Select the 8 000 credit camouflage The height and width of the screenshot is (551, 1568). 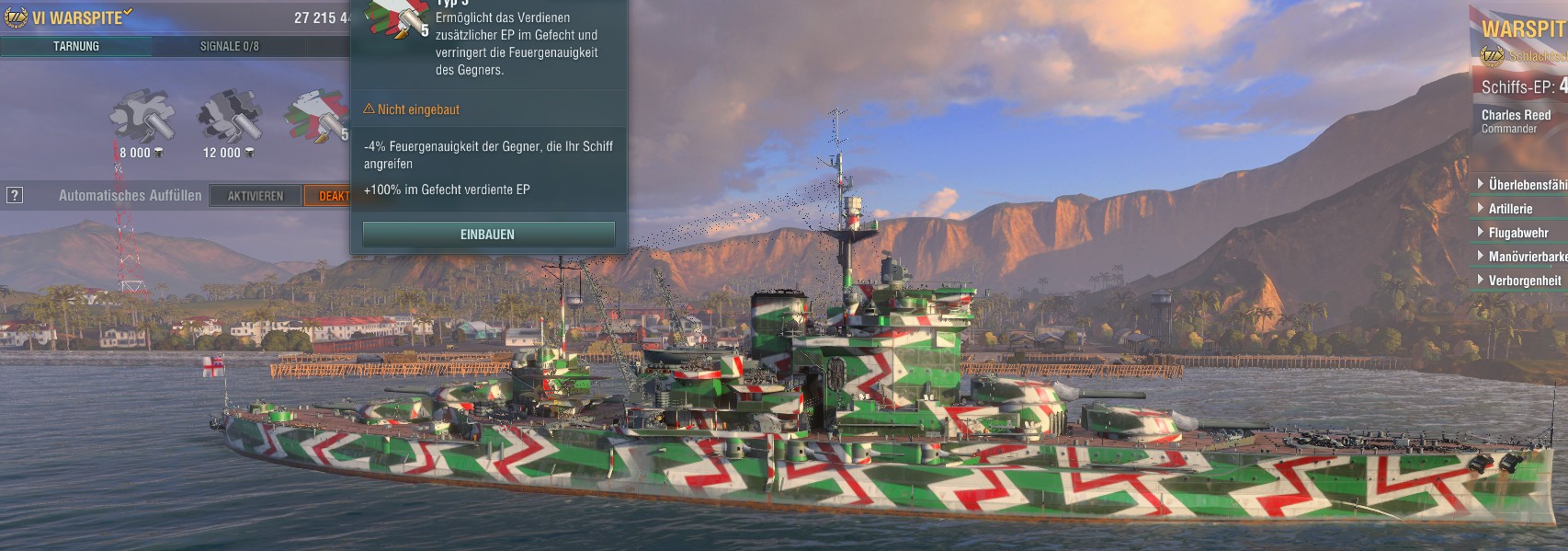[x=142, y=117]
